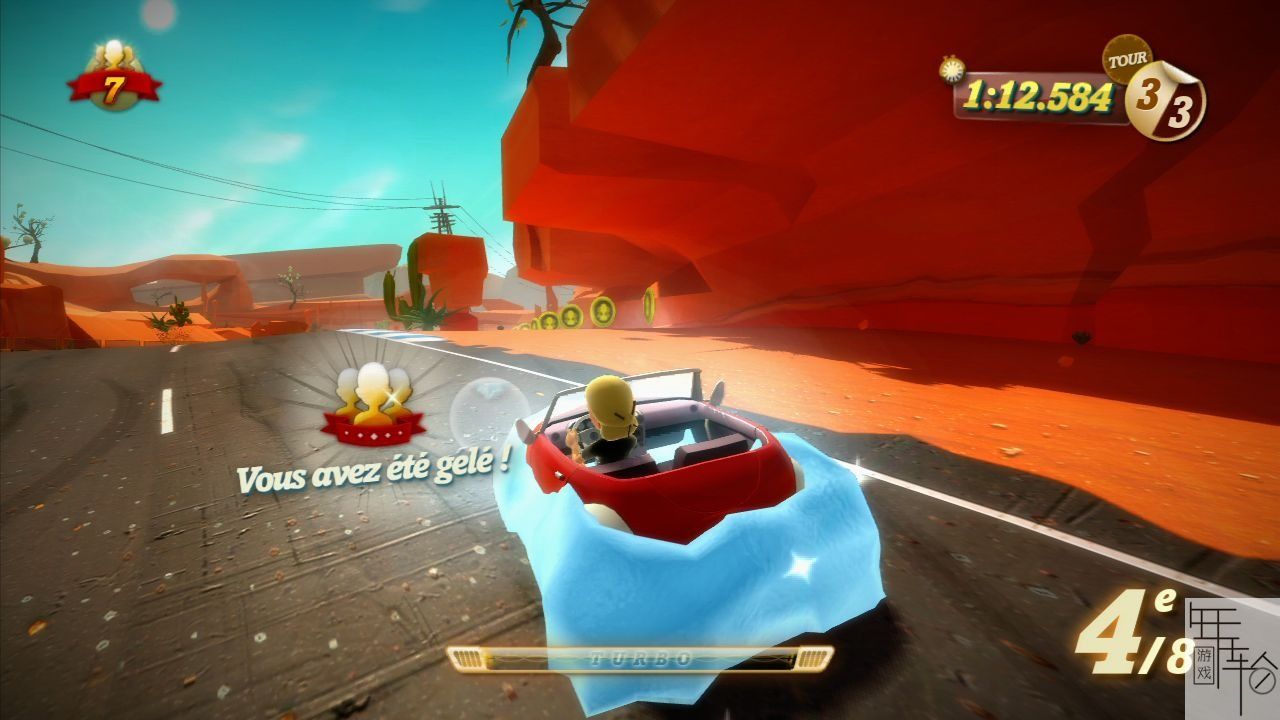Click the TOUR lap badge

[1161, 96]
